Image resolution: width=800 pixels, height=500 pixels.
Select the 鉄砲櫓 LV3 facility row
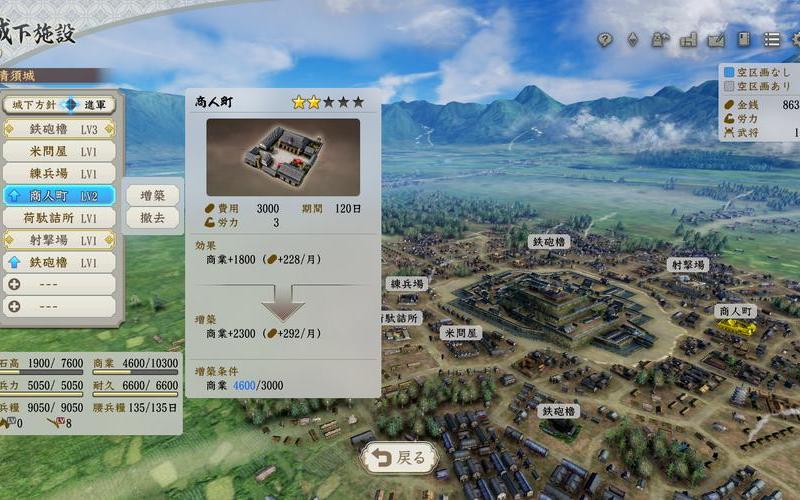tap(59, 129)
